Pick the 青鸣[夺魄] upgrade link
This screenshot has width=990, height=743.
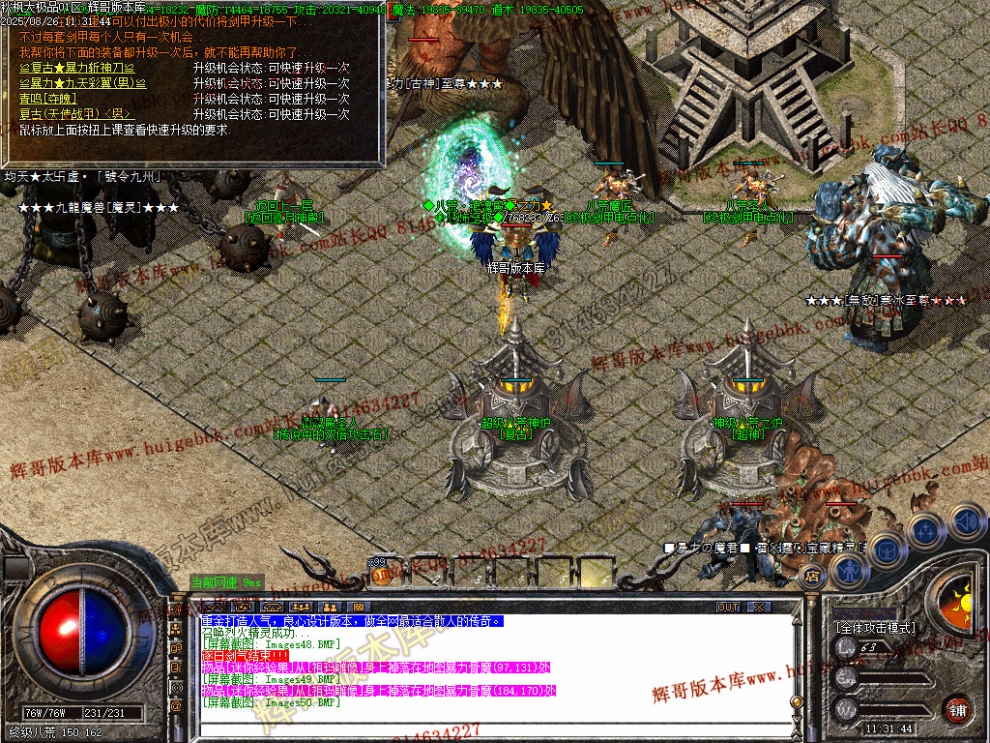47,99
